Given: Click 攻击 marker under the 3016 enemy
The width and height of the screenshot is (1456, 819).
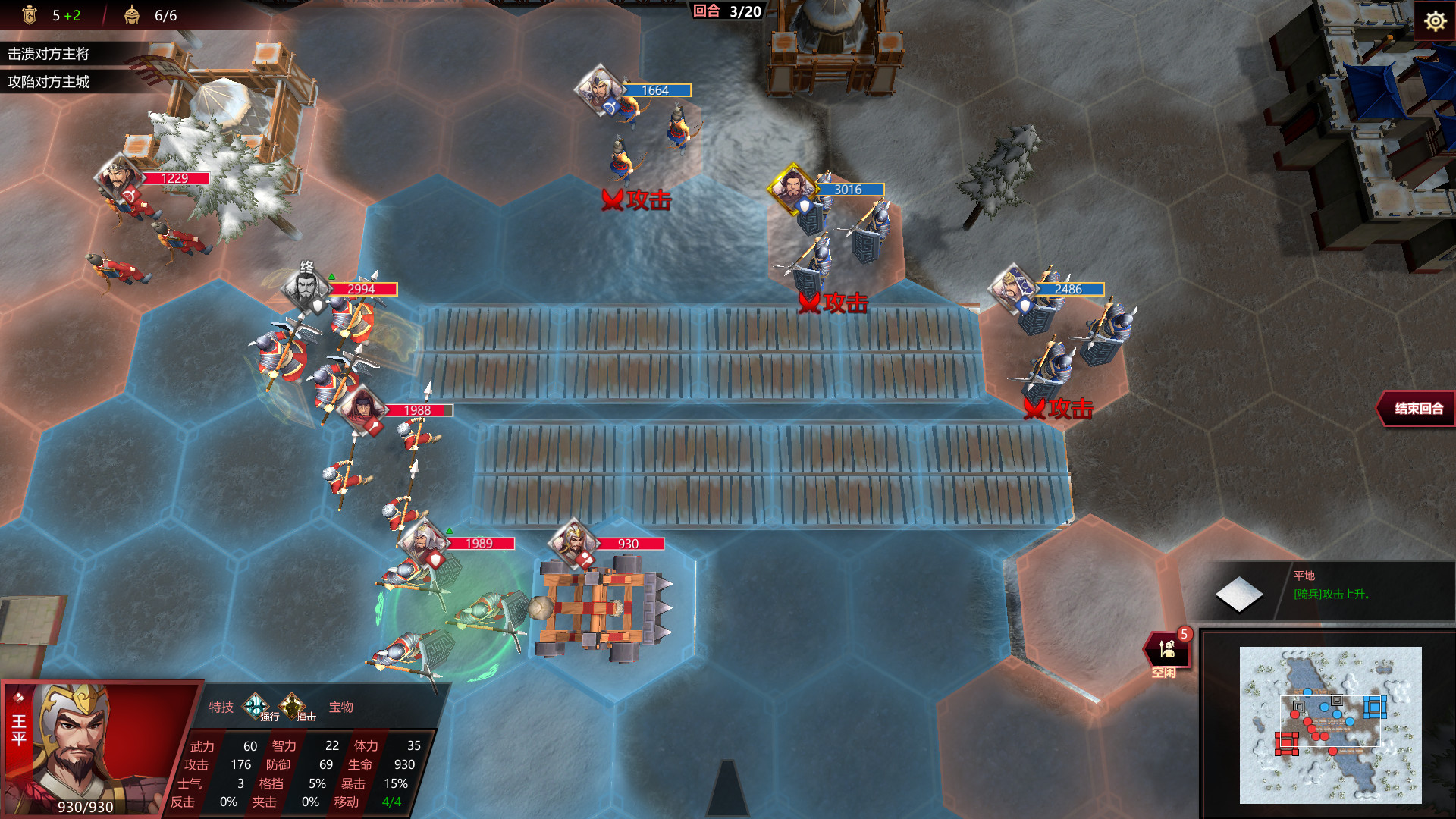Looking at the screenshot, I should [x=833, y=303].
